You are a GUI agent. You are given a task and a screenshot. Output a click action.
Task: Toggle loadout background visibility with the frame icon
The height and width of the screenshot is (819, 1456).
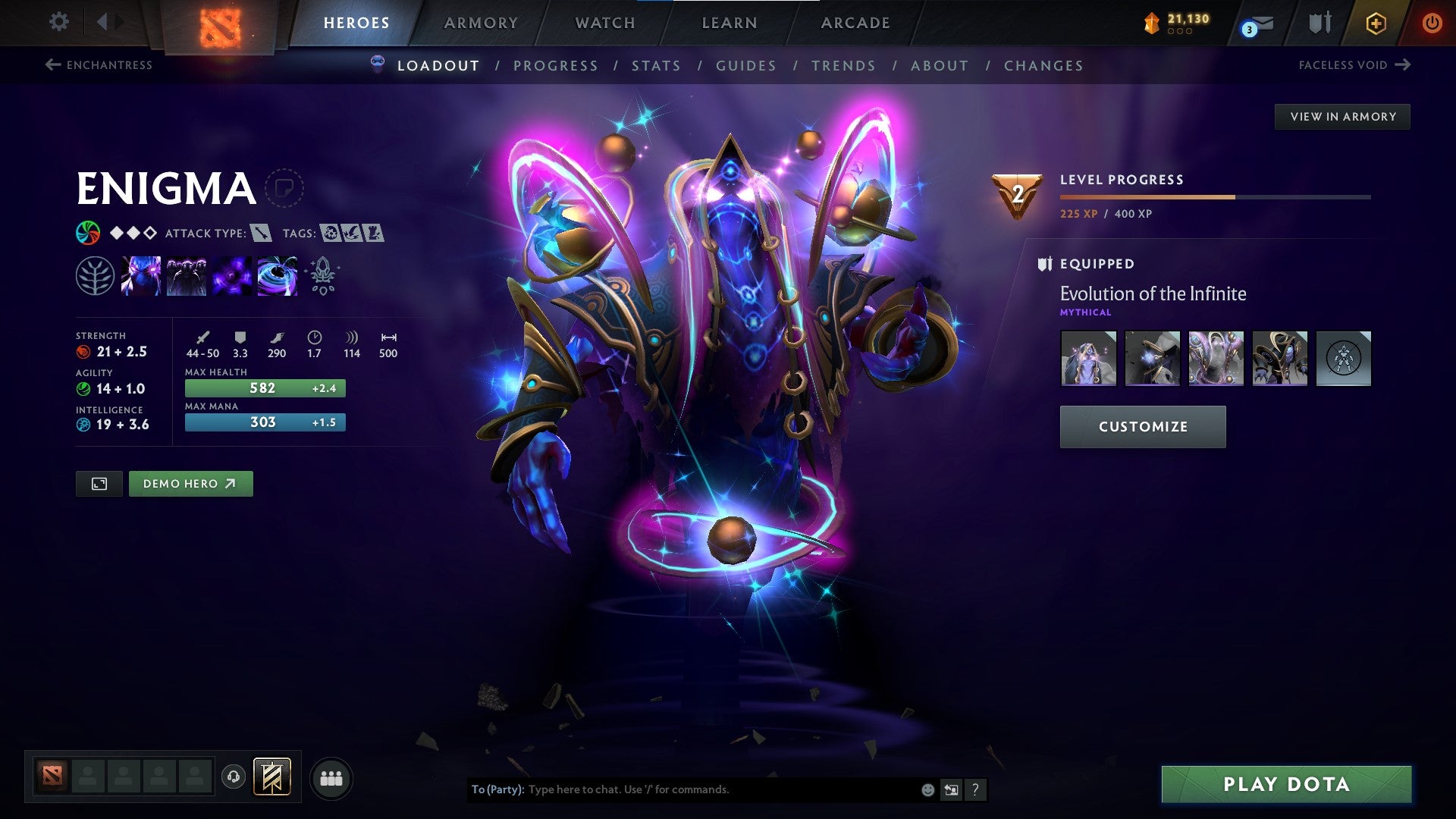pos(99,483)
